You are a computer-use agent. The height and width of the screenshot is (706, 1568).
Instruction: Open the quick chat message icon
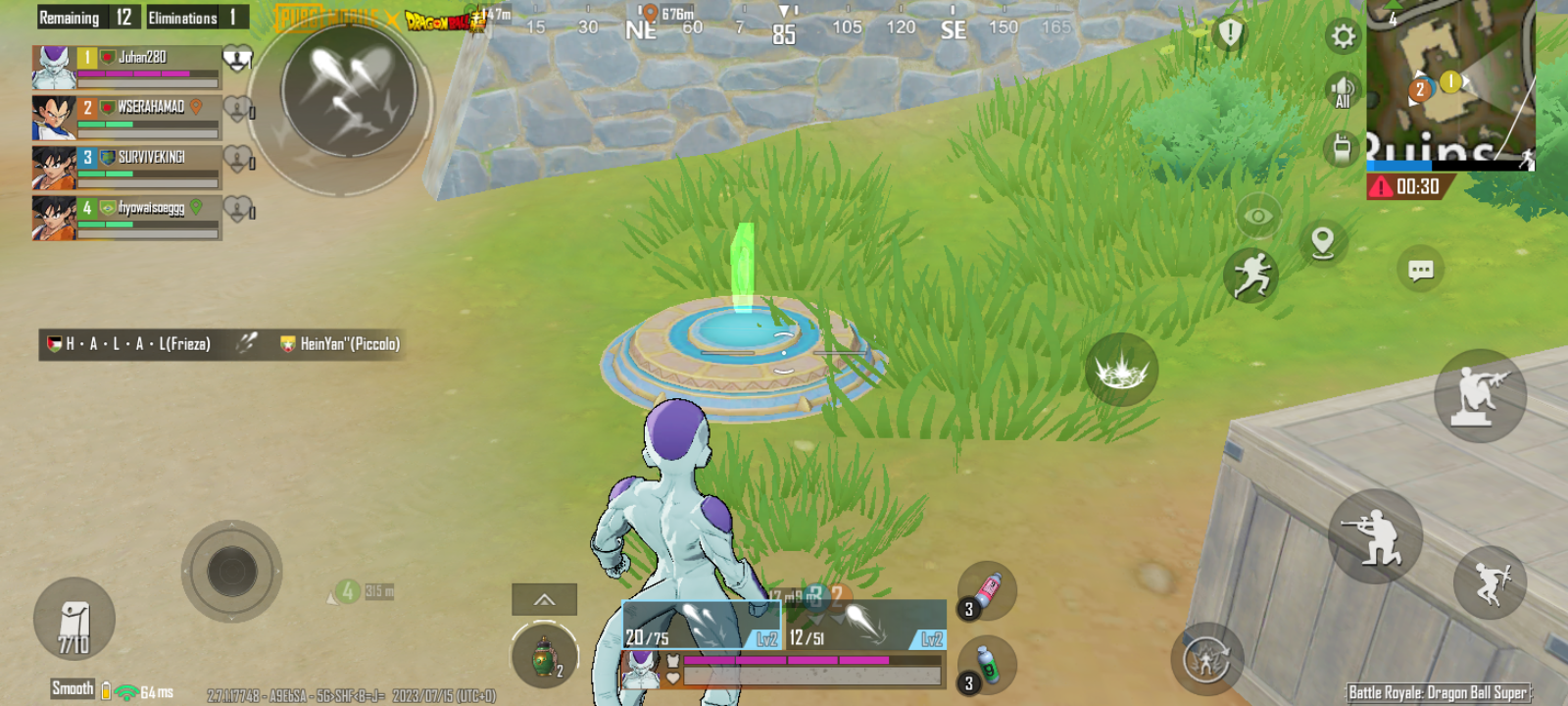1420,270
